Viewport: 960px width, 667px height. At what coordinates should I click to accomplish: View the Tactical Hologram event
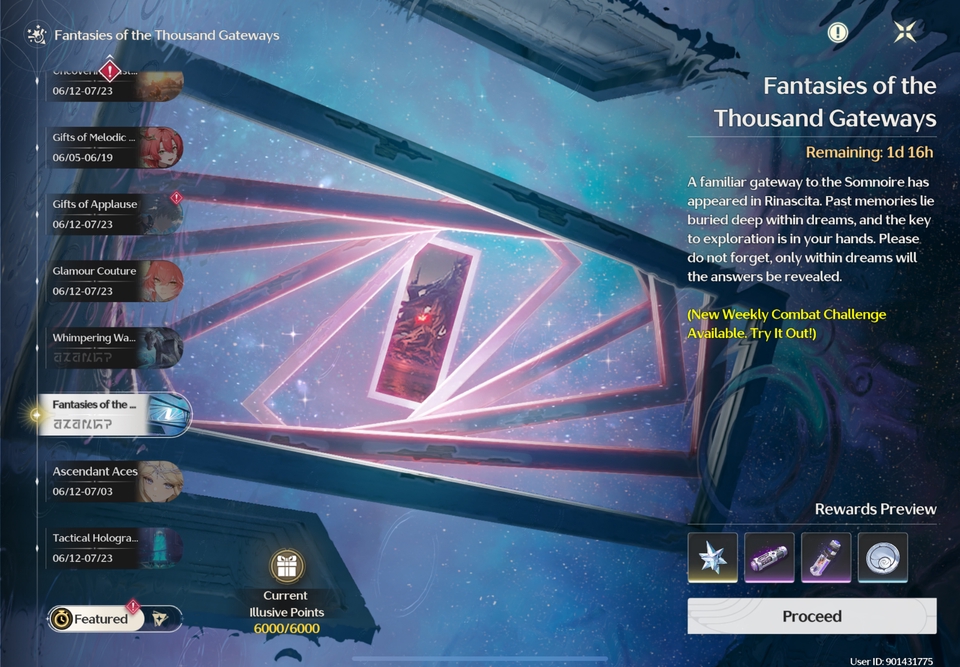coord(115,547)
